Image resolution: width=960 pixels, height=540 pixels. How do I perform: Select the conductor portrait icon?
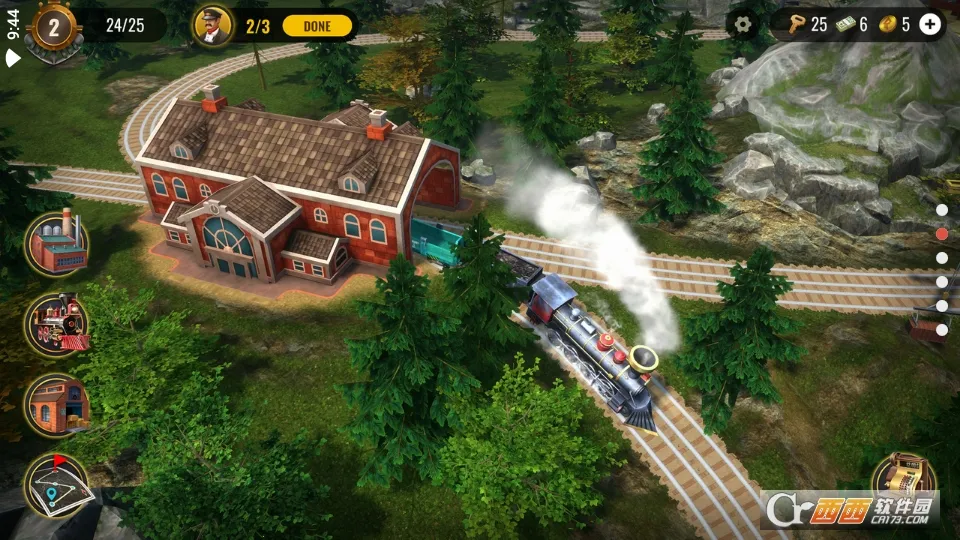pos(212,26)
